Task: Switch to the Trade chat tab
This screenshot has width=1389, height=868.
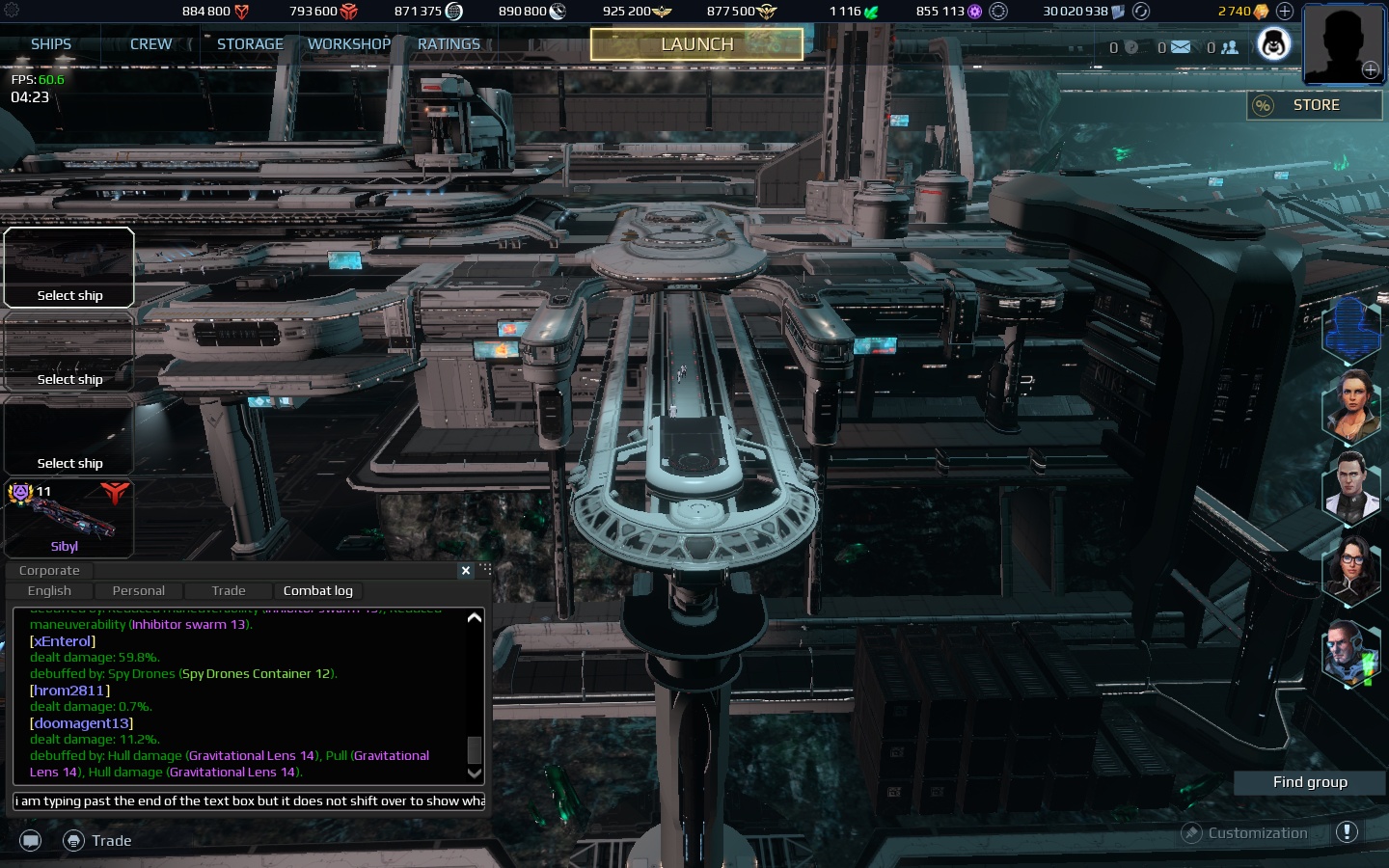Action: coord(229,590)
